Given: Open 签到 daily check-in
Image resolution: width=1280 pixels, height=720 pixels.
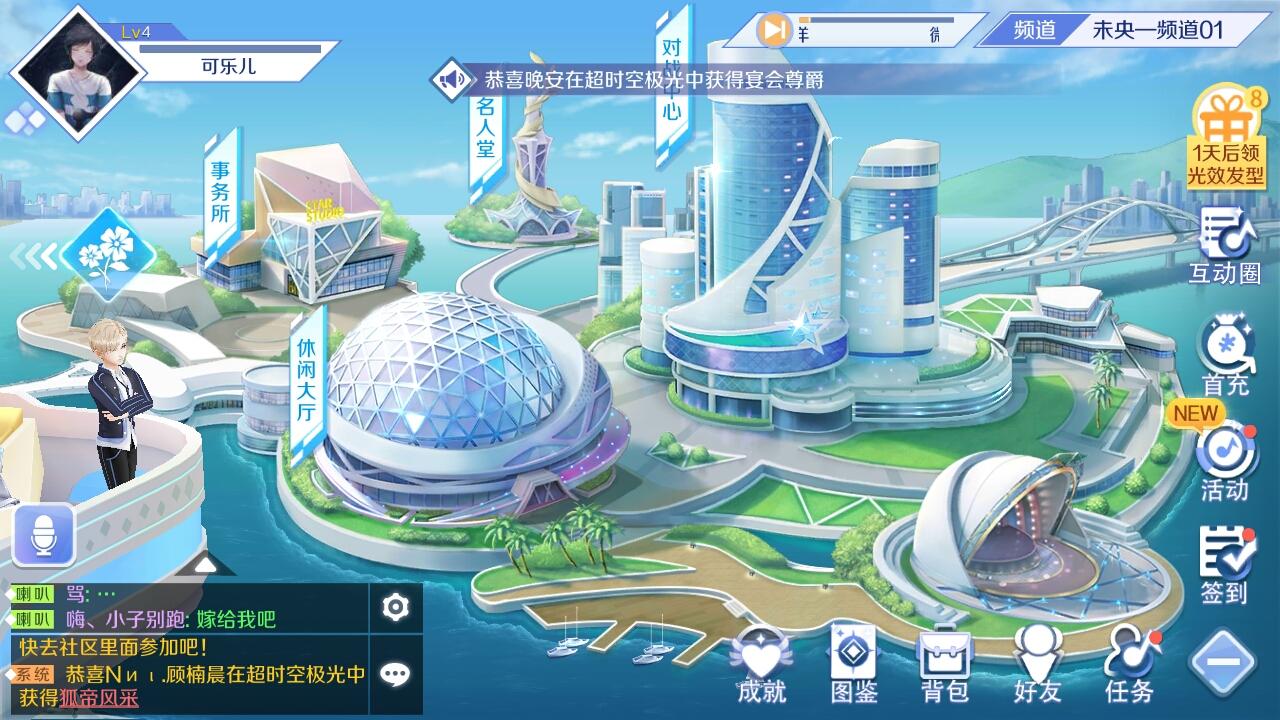Looking at the screenshot, I should (1226, 565).
